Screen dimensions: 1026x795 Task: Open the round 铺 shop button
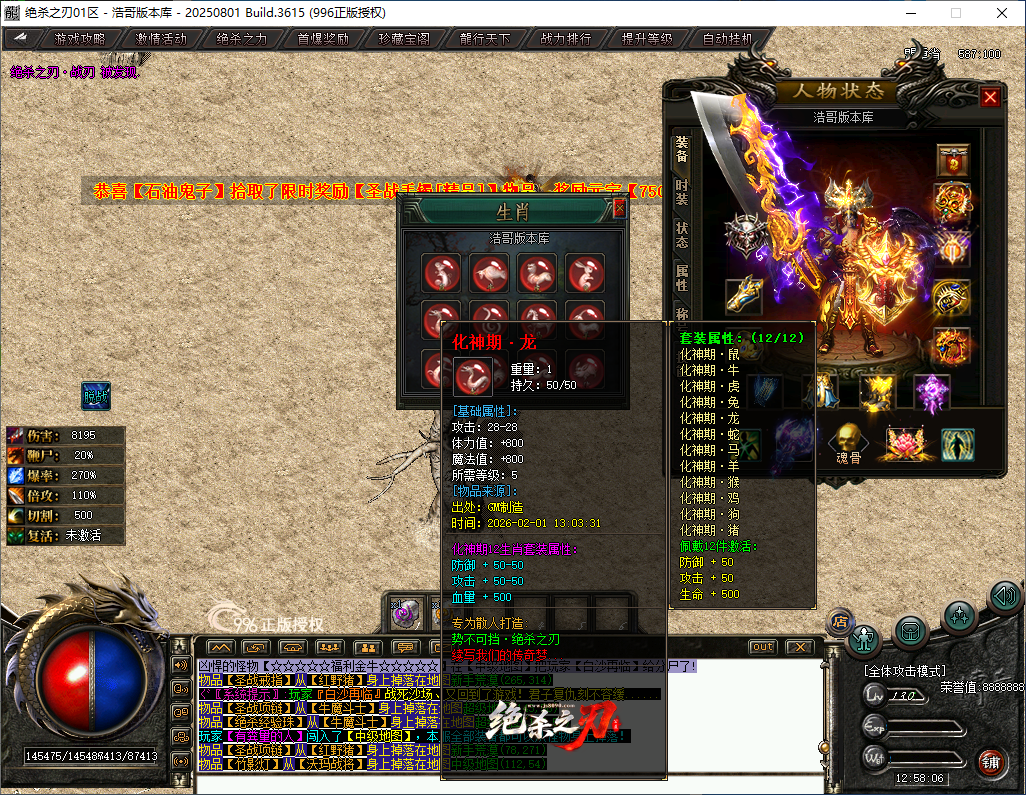[990, 762]
